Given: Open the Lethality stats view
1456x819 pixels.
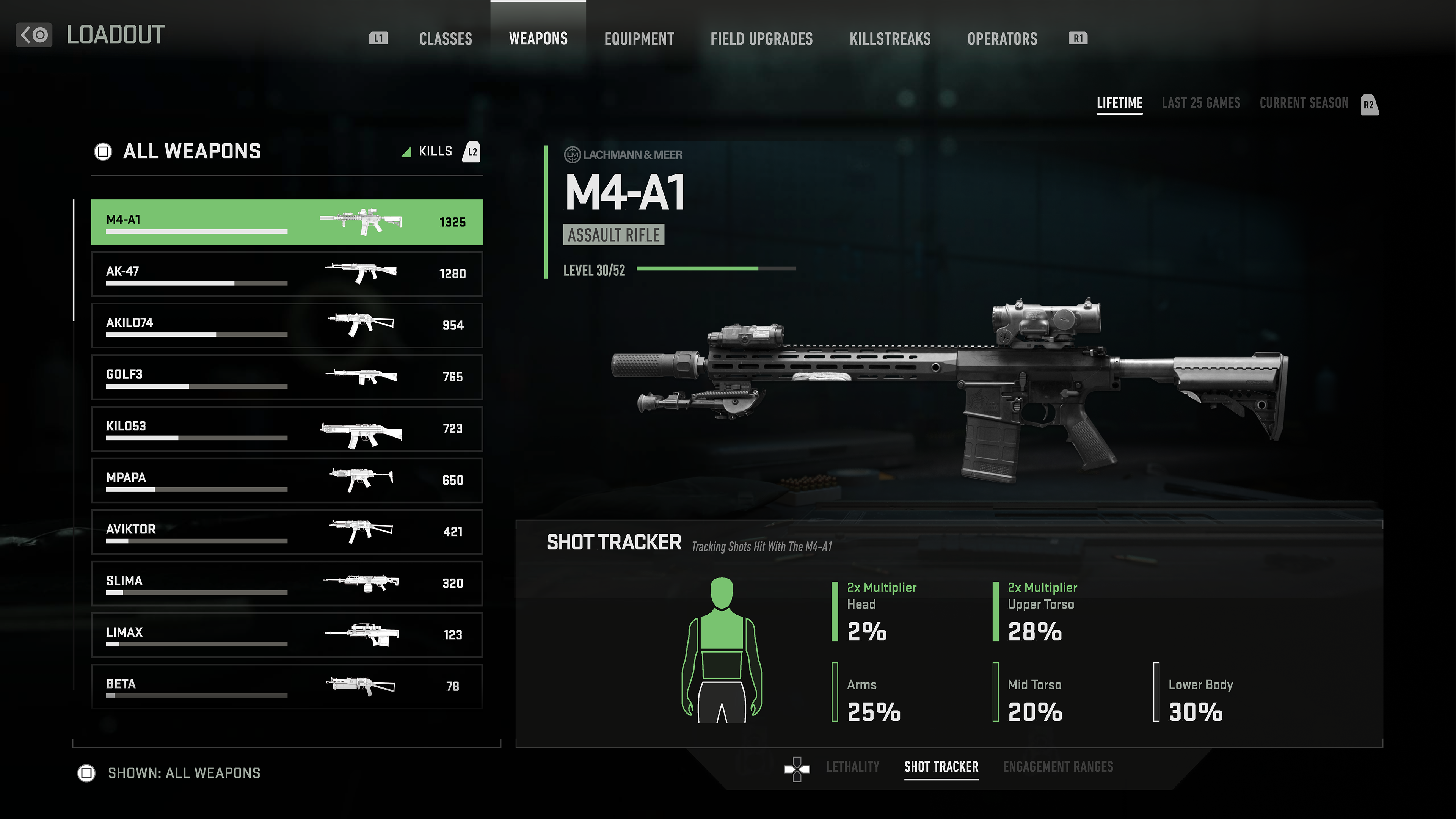Looking at the screenshot, I should pyautogui.click(x=852, y=766).
